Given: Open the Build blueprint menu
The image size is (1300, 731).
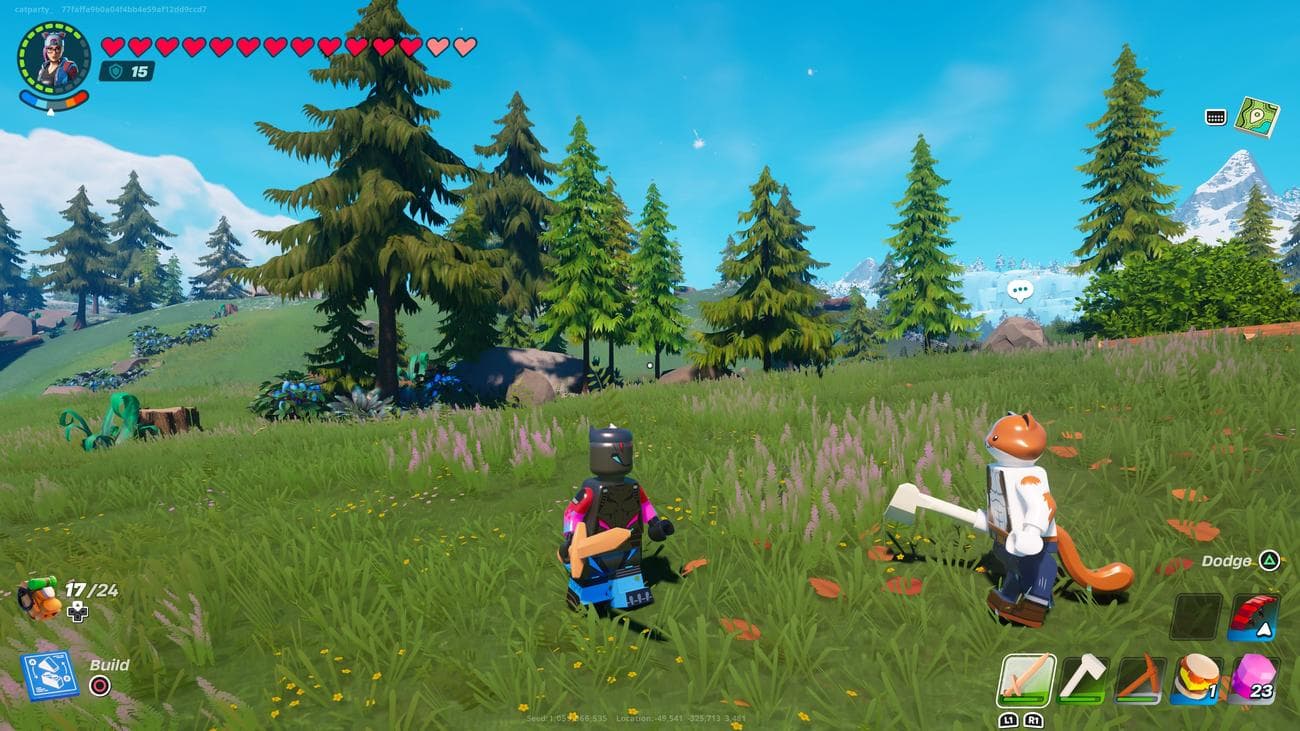Looking at the screenshot, I should pos(48,676).
